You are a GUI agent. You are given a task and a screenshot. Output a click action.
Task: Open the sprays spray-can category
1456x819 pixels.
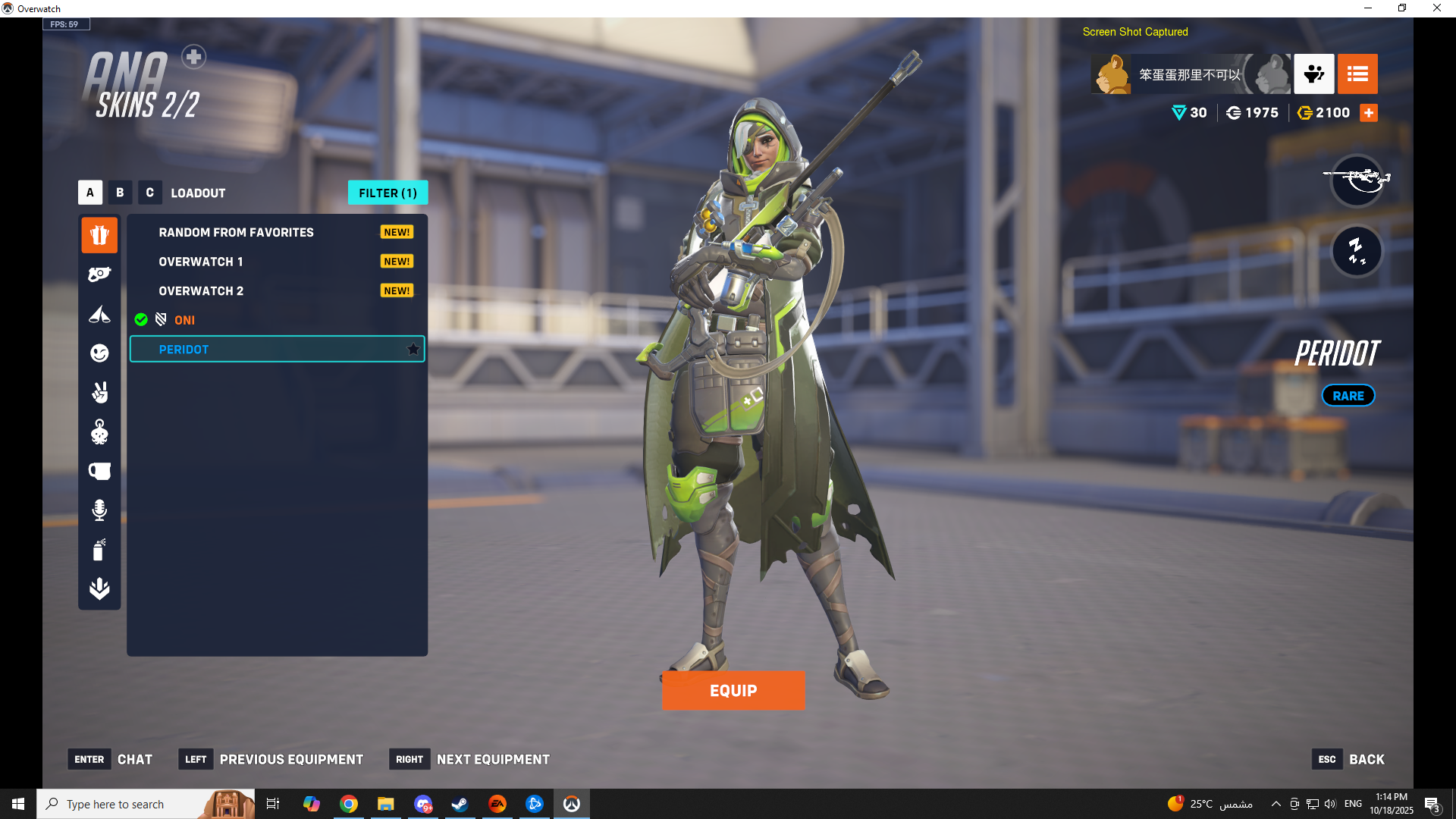[x=99, y=550]
